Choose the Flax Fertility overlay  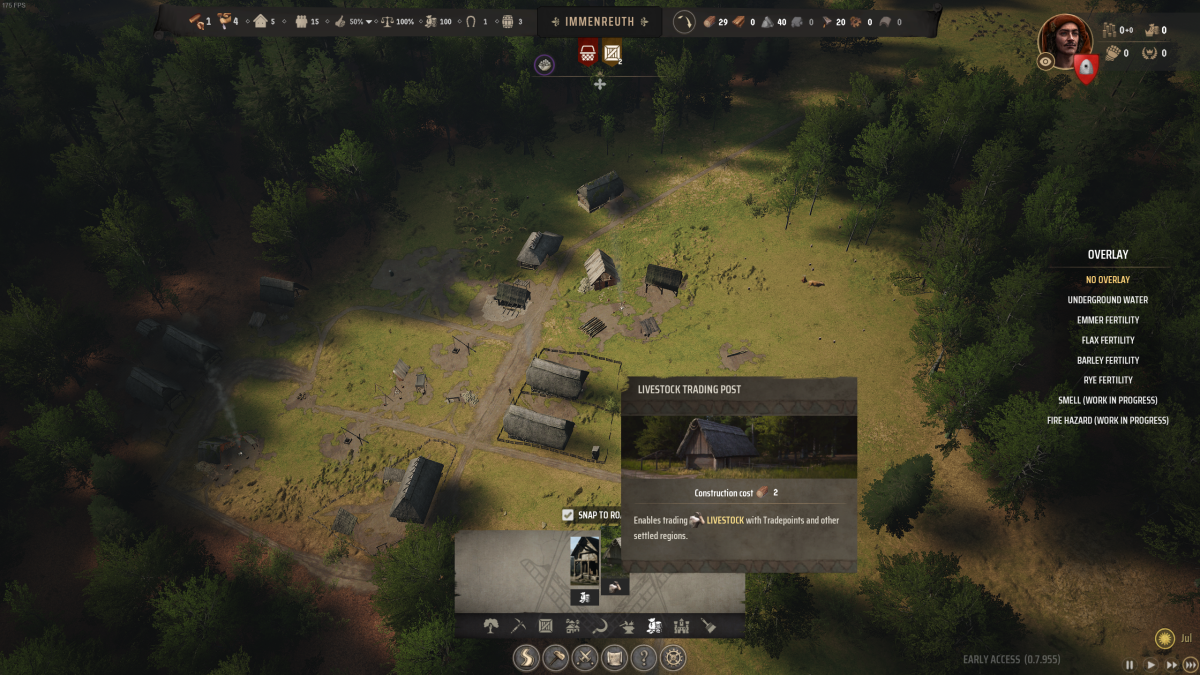(x=1107, y=340)
